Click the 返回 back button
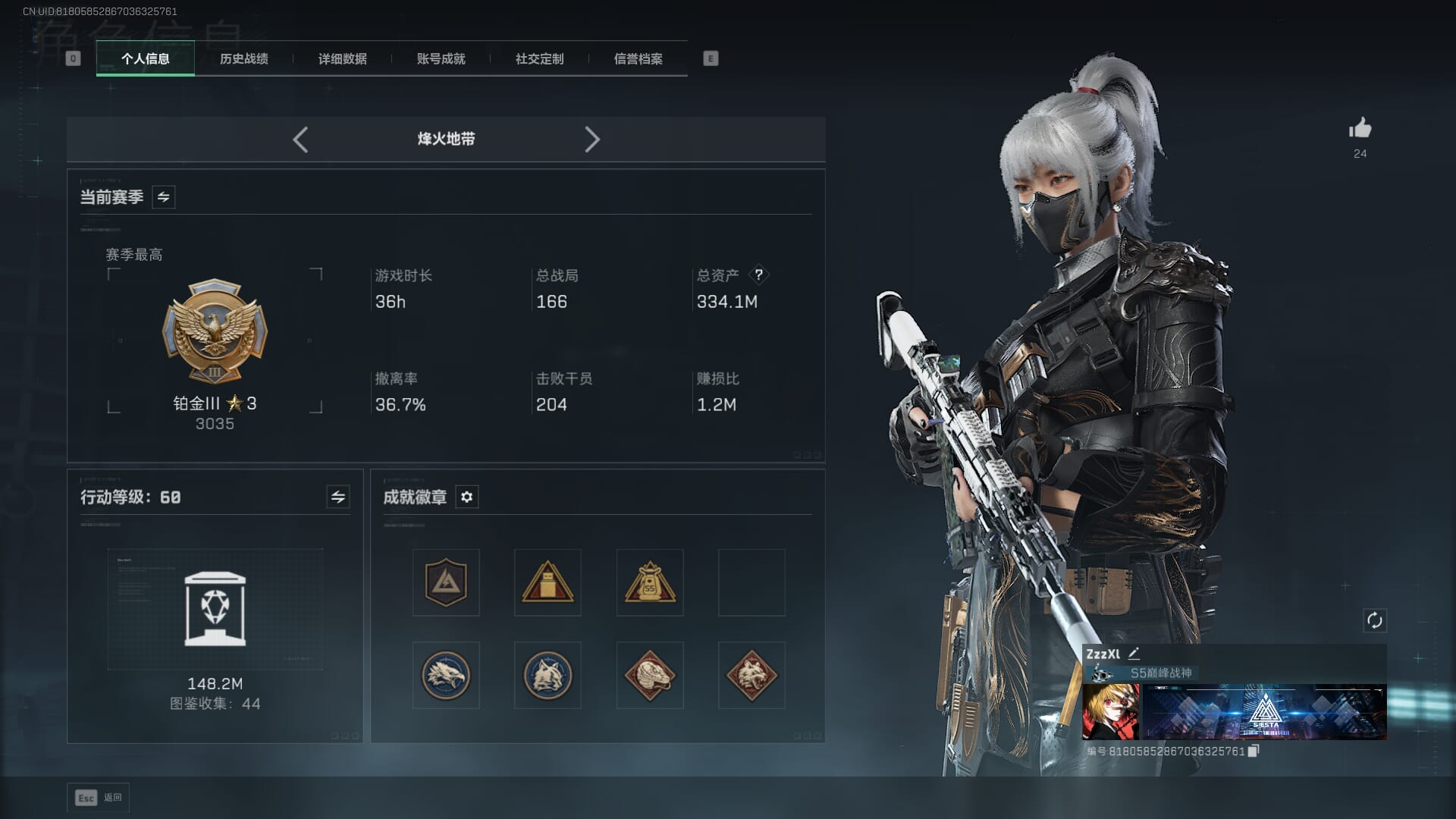The height and width of the screenshot is (819, 1456). [x=99, y=797]
